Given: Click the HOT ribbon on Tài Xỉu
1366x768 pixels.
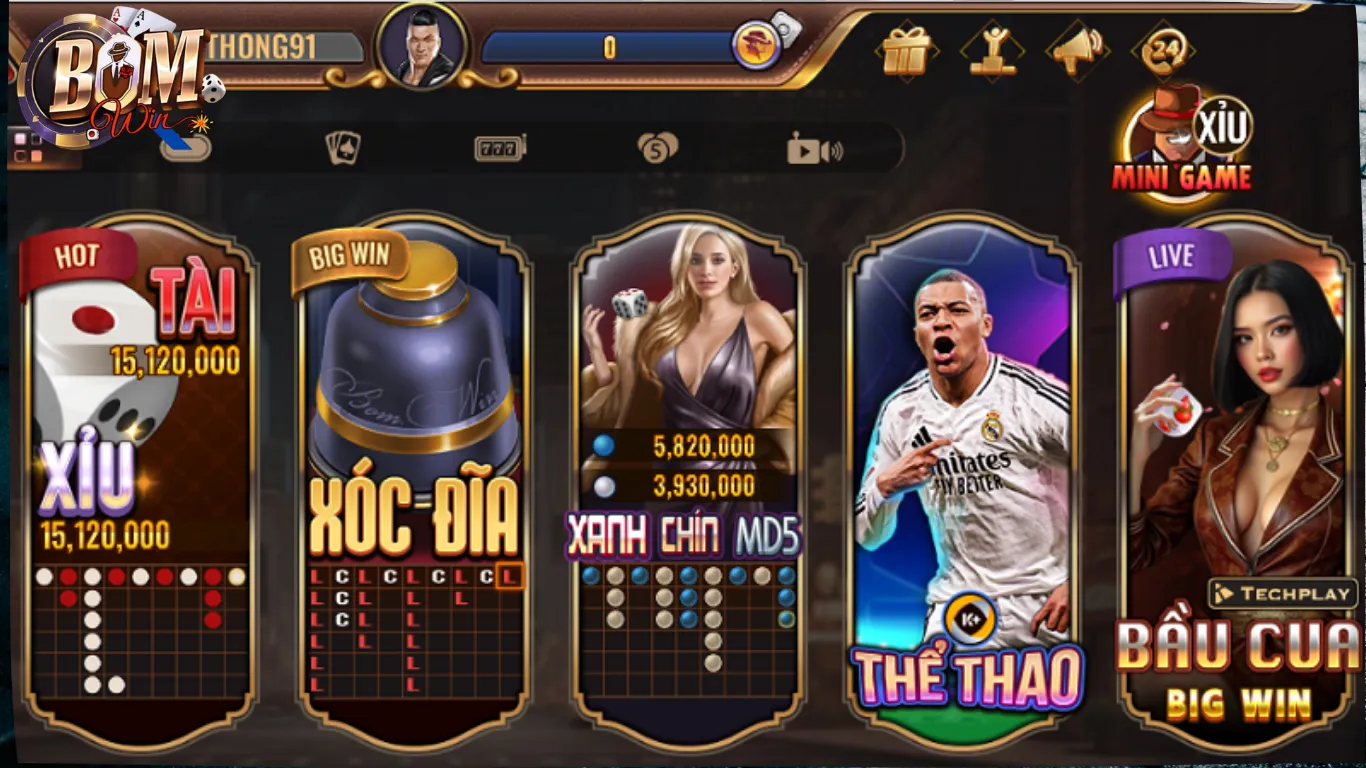Looking at the screenshot, I should click(75, 256).
